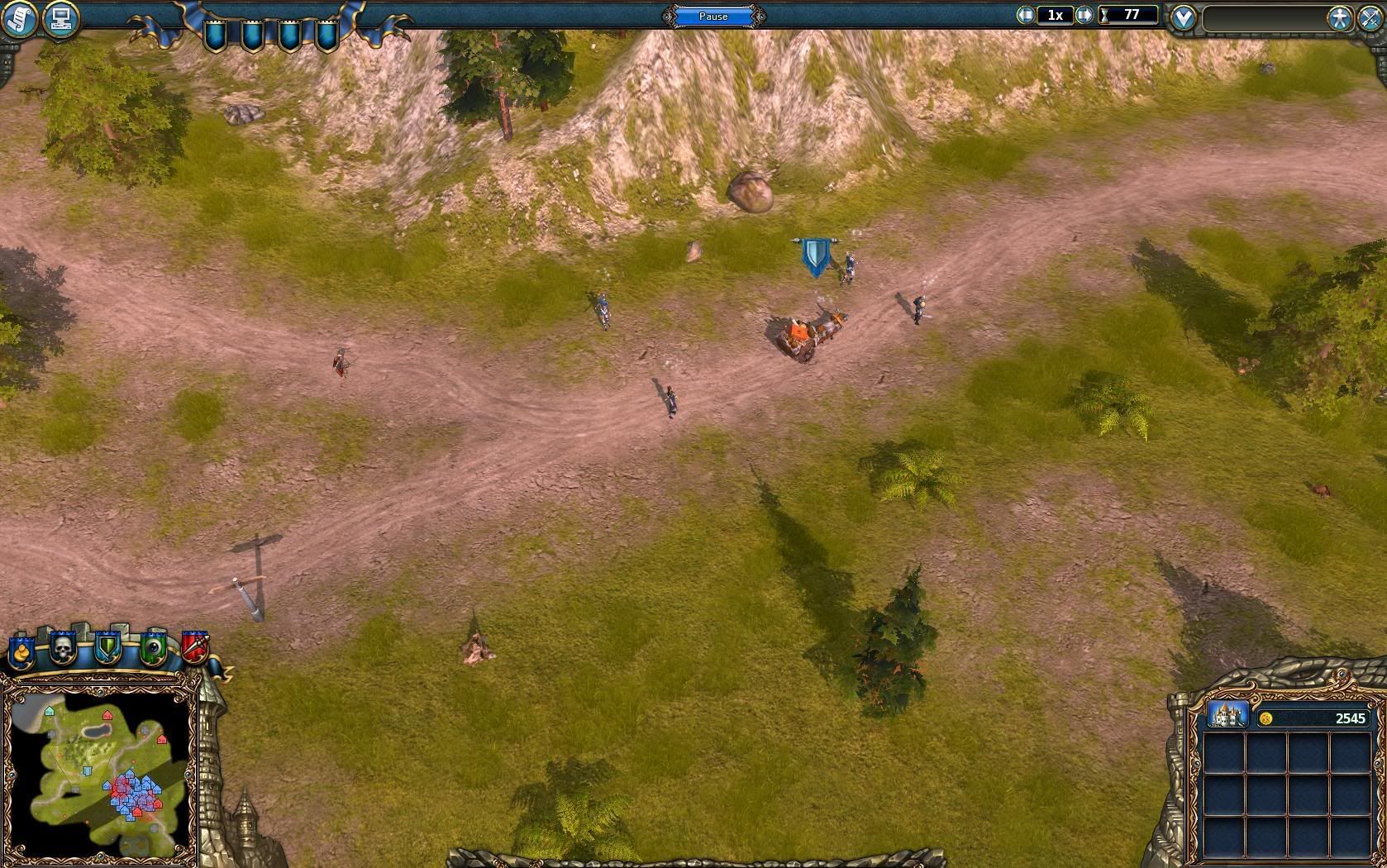This screenshot has height=868, width=1387.
Task: Select the skull banner
Action: pyautogui.click(x=63, y=649)
